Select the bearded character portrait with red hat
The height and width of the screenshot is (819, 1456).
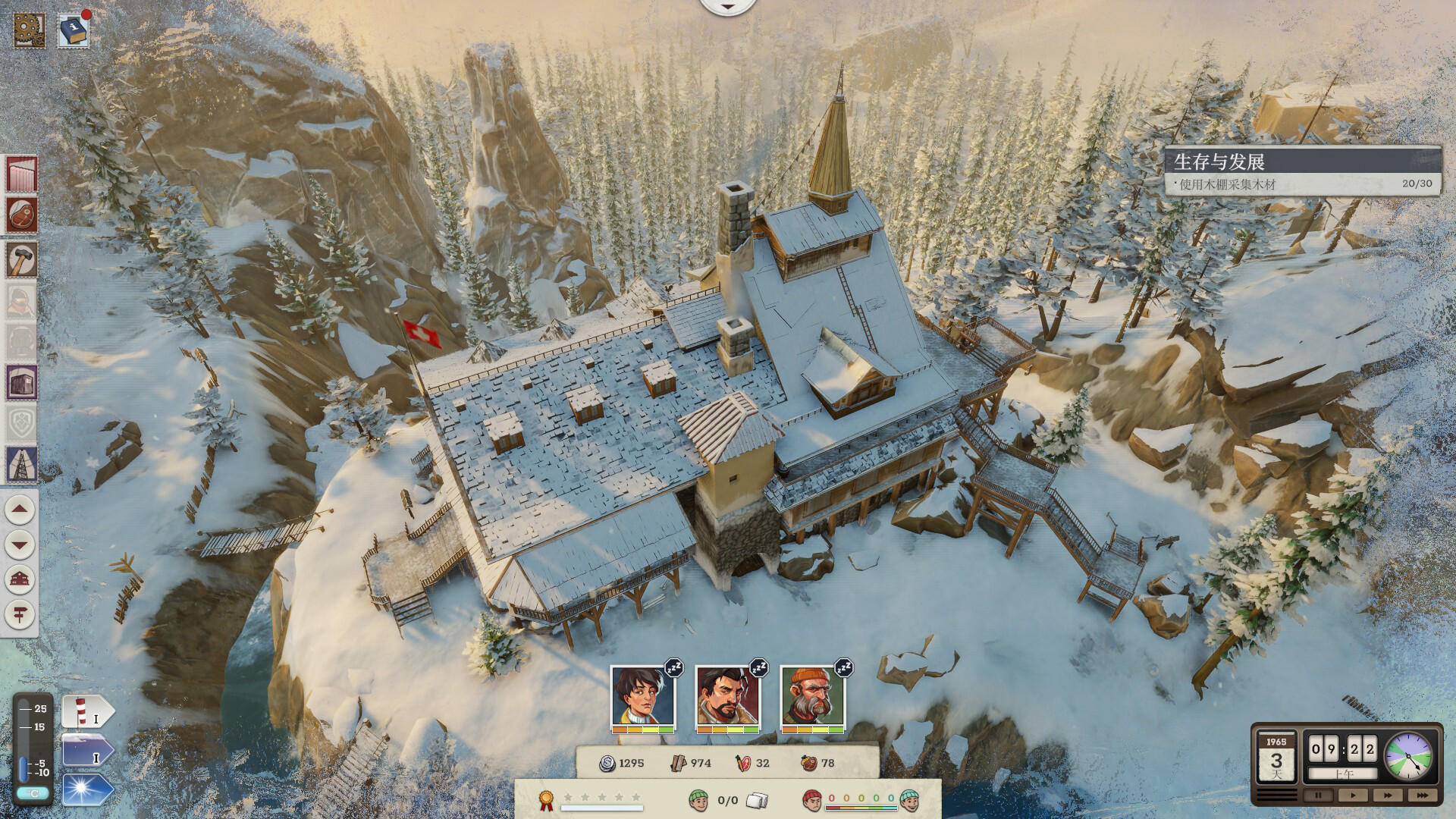(x=813, y=695)
